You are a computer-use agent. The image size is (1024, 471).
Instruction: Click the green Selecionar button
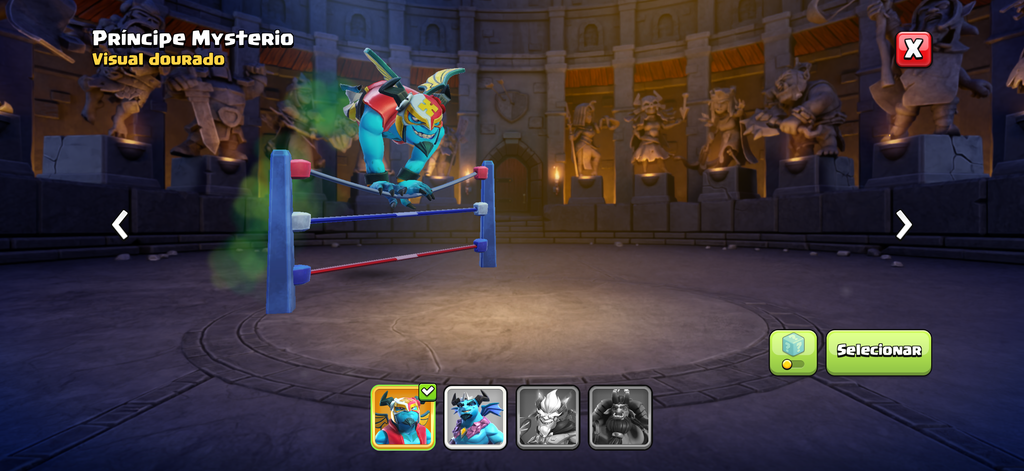click(878, 352)
